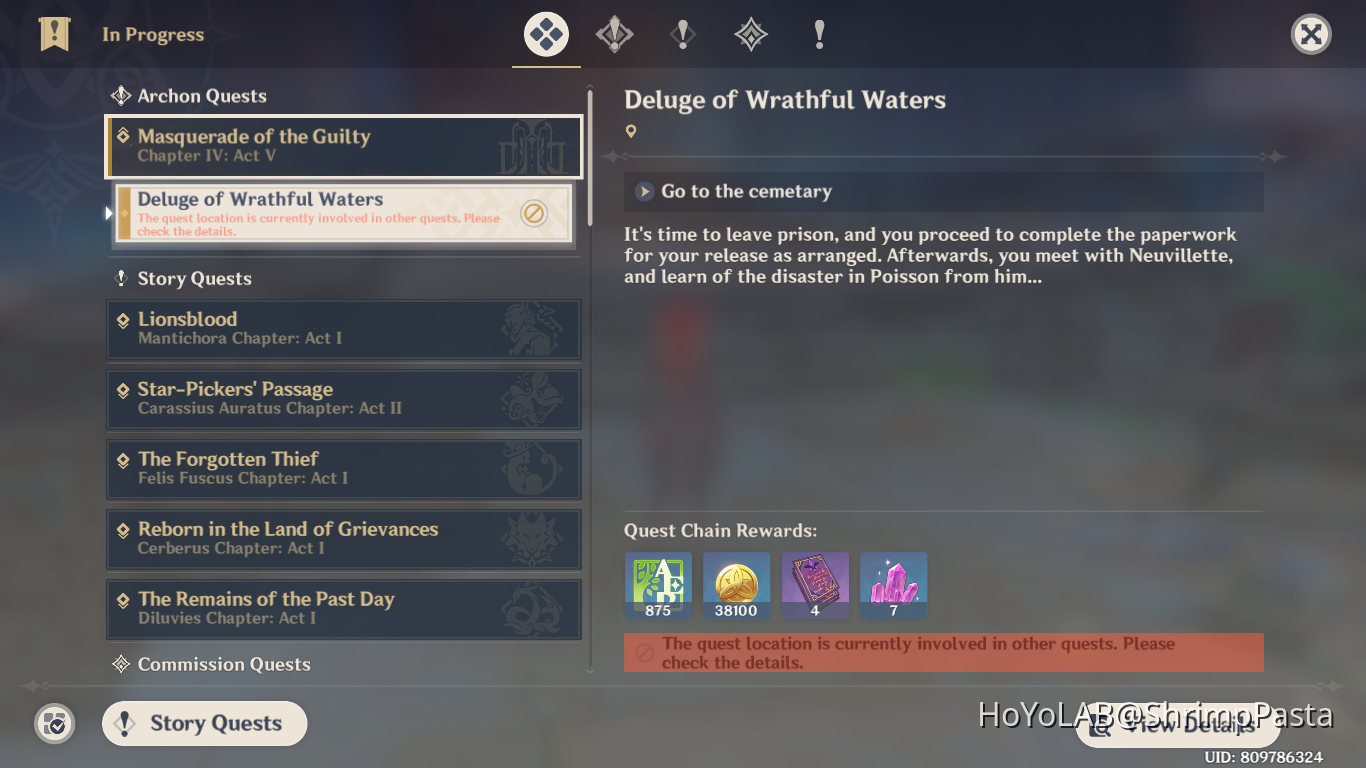This screenshot has height=768, width=1366.
Task: Click the Mora reward icon showing 38100
Action: (x=736, y=585)
